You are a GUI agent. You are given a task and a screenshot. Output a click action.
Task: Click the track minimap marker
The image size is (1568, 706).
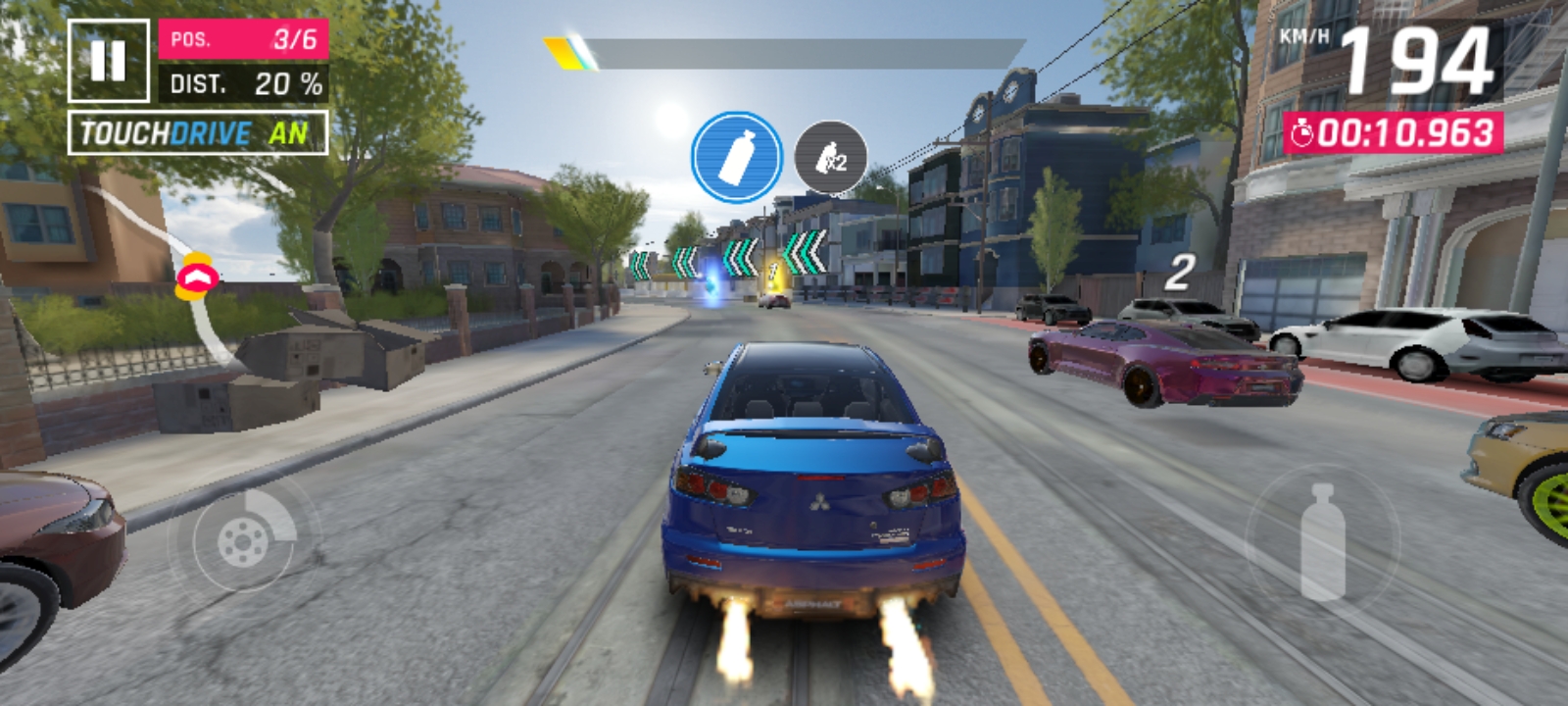[x=197, y=277]
